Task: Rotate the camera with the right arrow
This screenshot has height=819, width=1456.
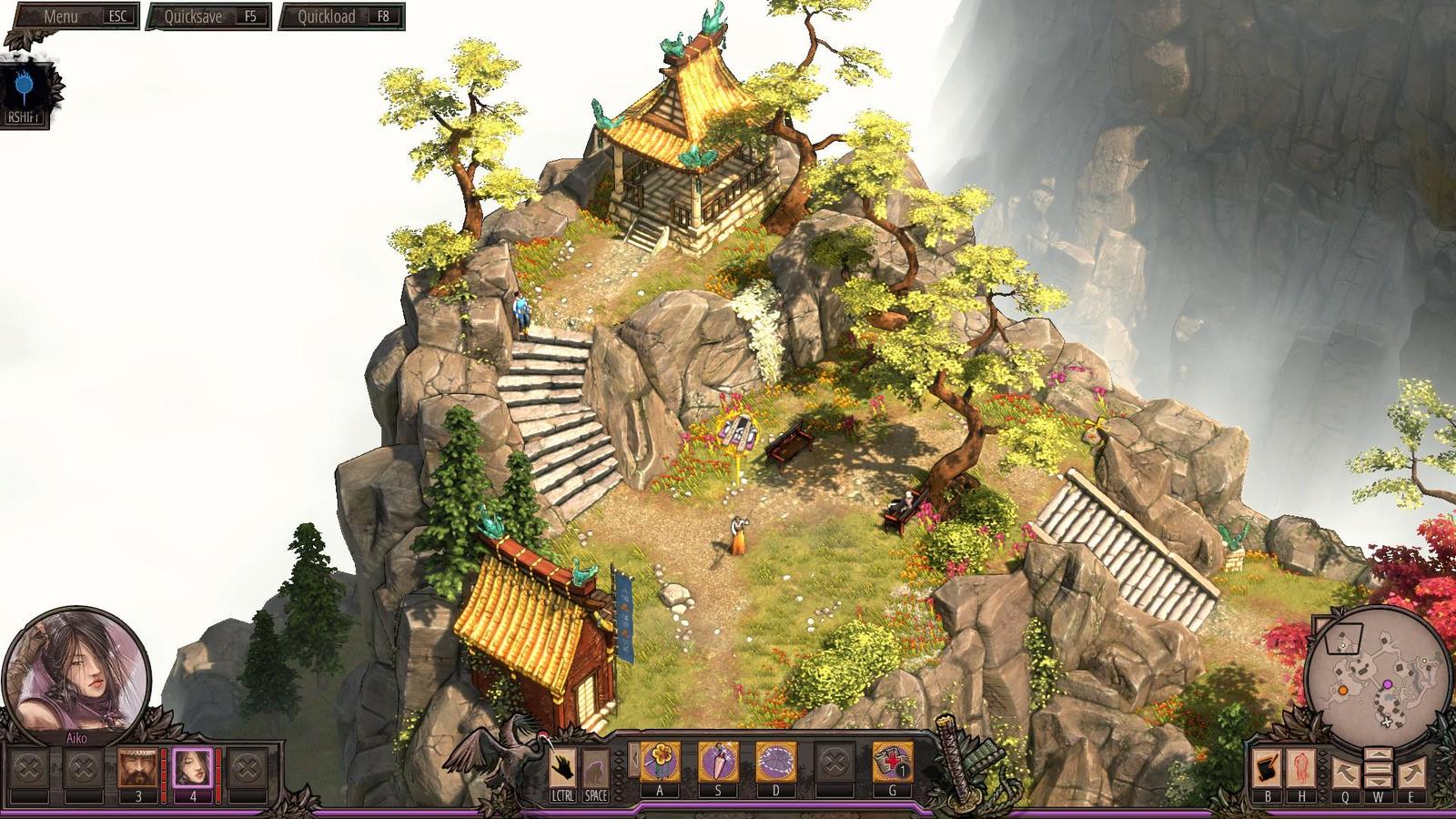Action: pyautogui.click(x=1411, y=773)
